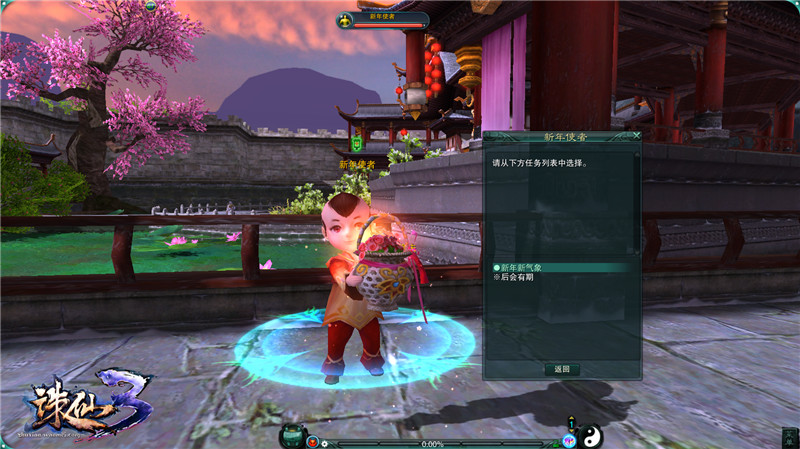Select the 新年新气象 quest option
The width and height of the screenshot is (800, 449).
tap(523, 268)
